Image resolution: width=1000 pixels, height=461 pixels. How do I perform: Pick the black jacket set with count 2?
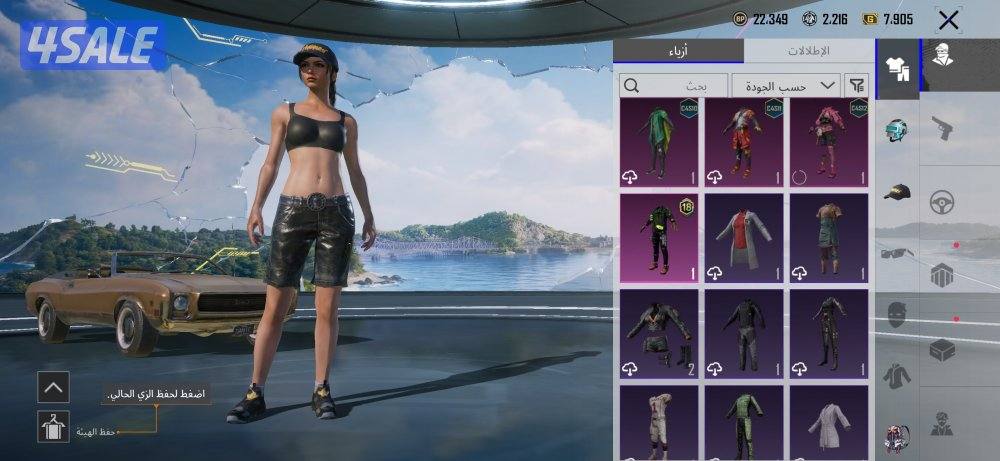click(659, 334)
